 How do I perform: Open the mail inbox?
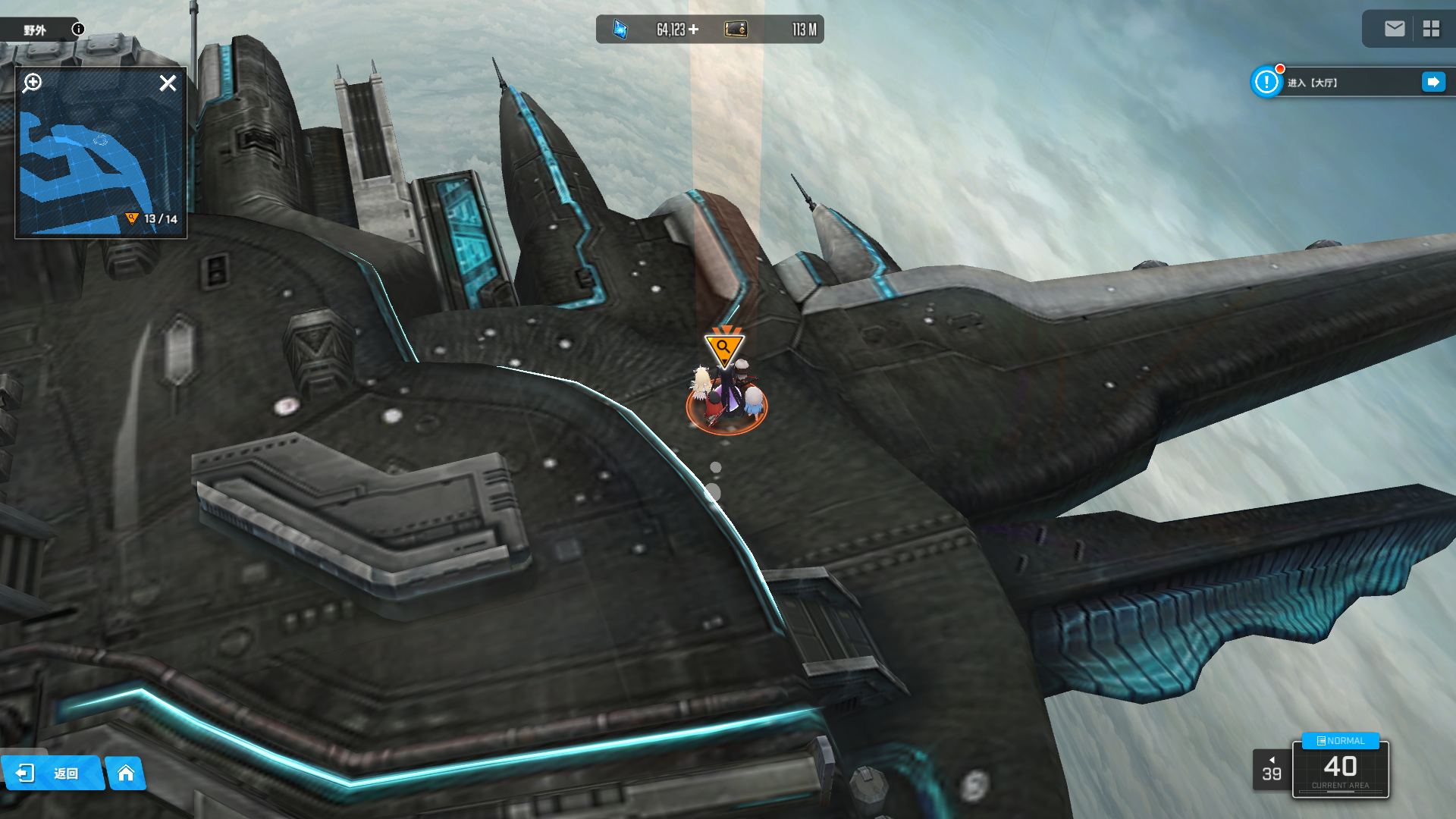tap(1395, 29)
